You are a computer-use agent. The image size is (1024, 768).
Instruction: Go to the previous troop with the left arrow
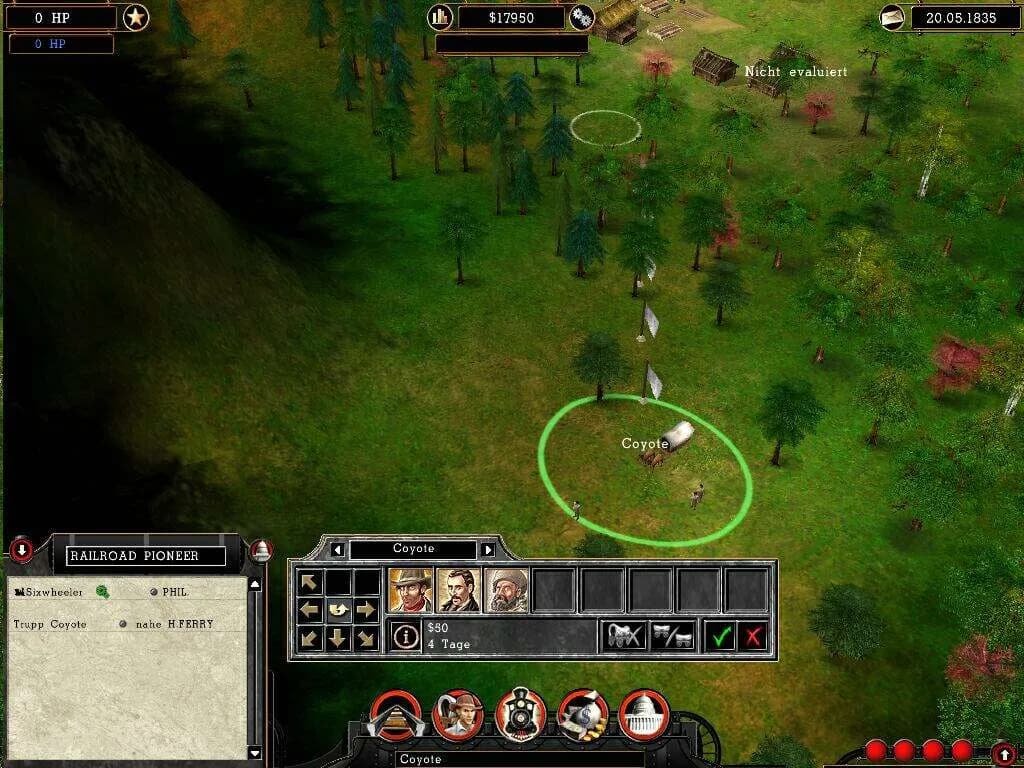coord(338,549)
